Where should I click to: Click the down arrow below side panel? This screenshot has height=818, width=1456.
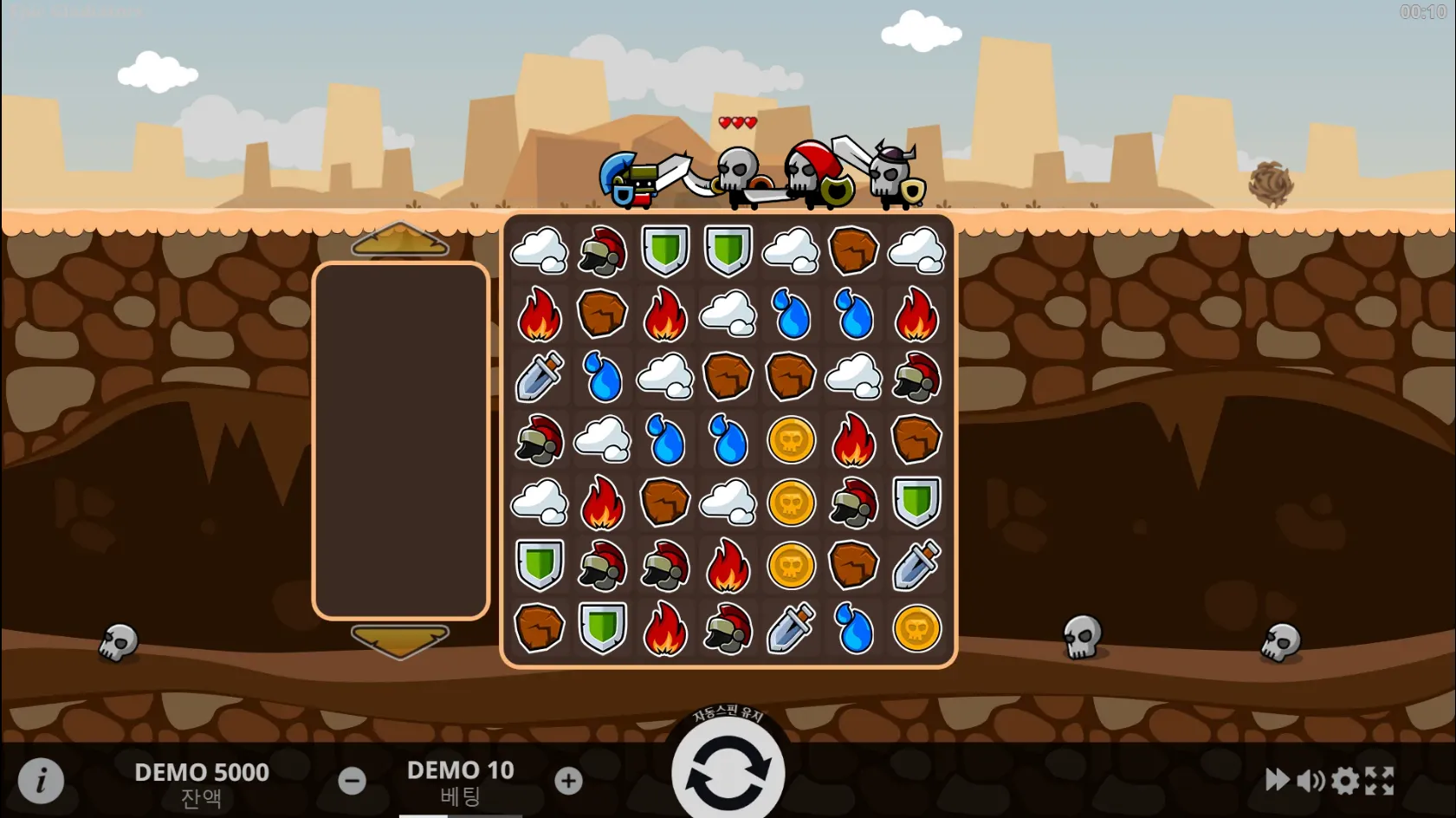coord(400,641)
